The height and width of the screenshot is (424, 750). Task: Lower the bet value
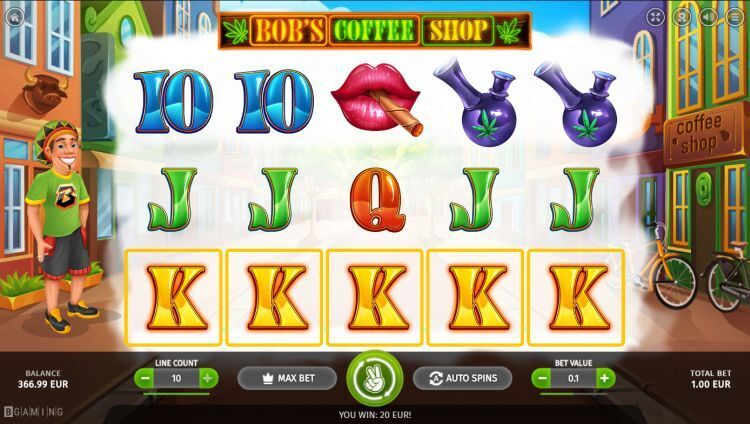543,378
